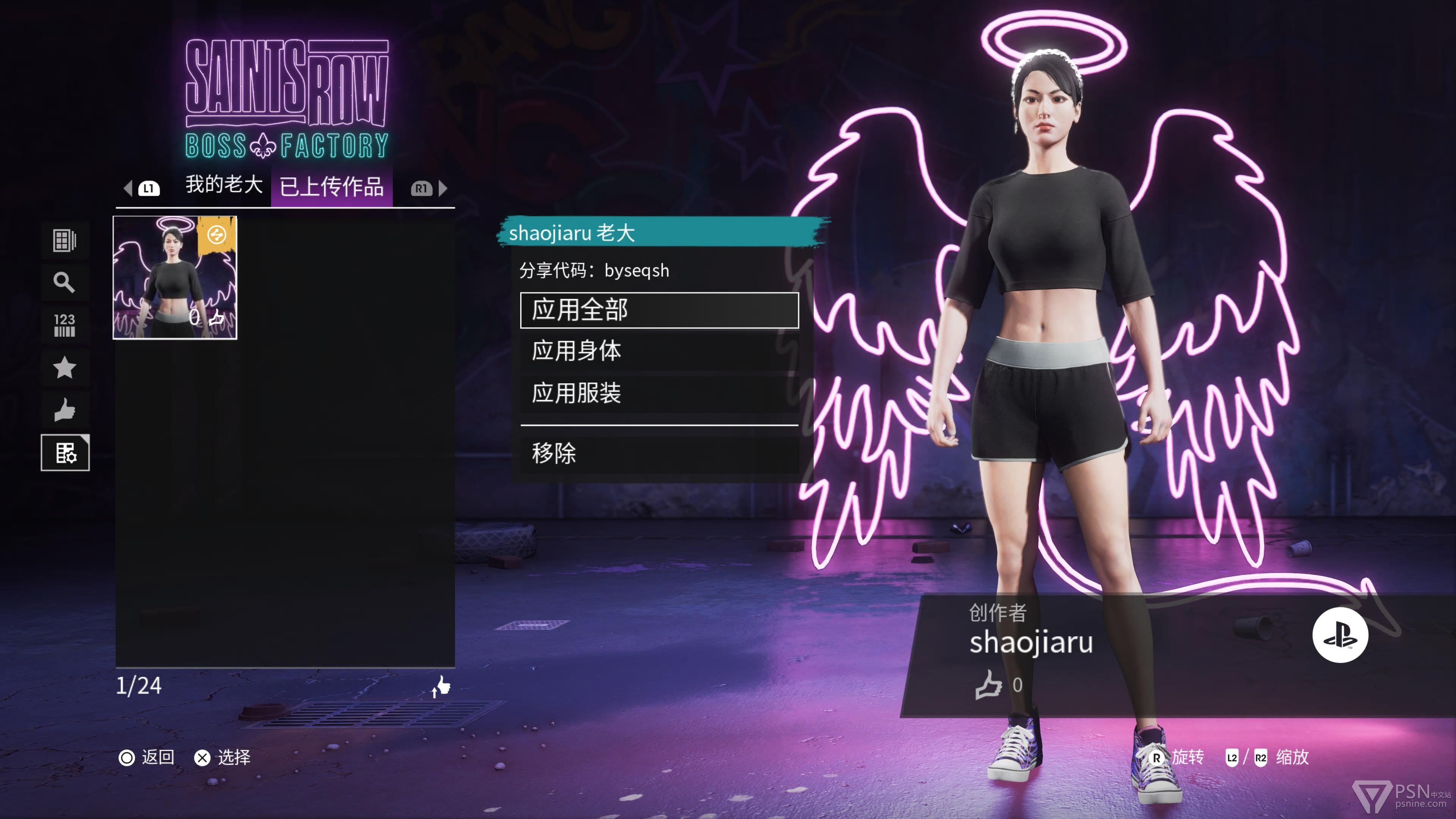
Task: Open the magnifying glass search
Action: tap(64, 282)
